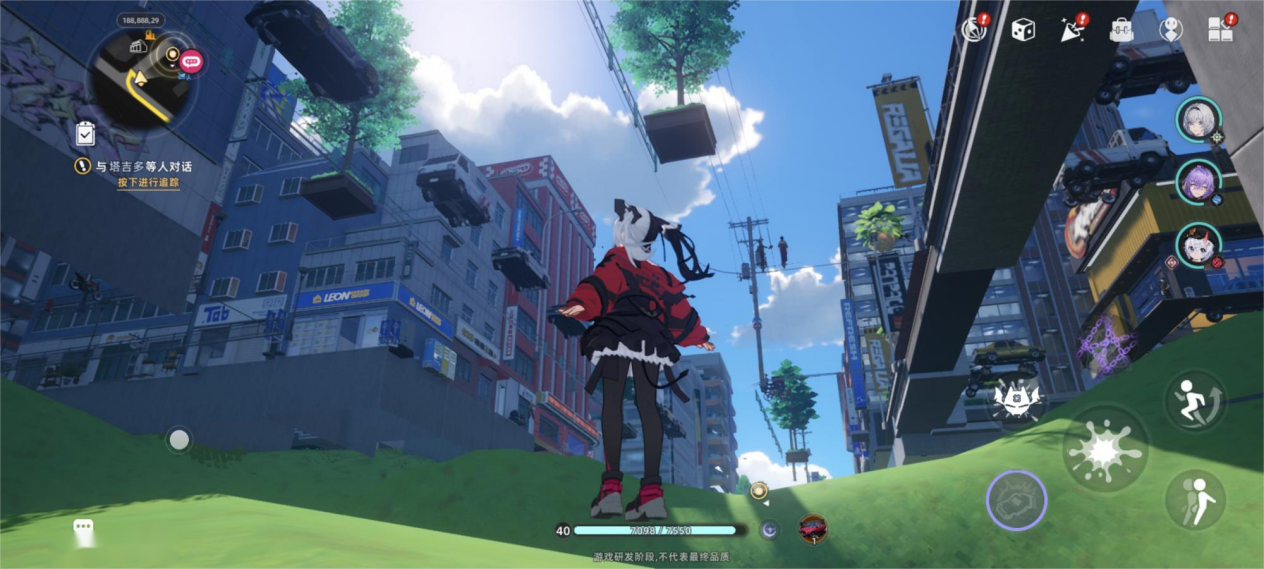Viewport: 1264px width, 569px height.
Task: Open the dice icon menu
Action: (x=1022, y=30)
